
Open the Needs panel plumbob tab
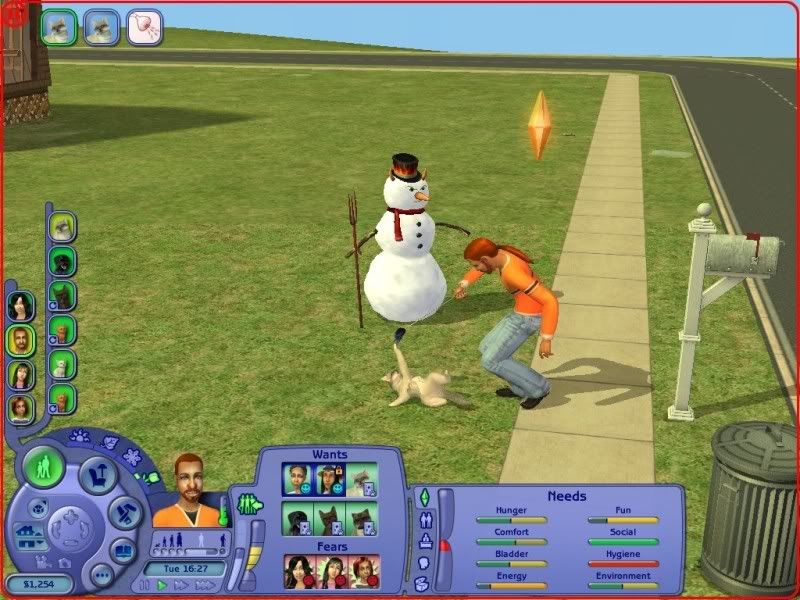pos(423,498)
